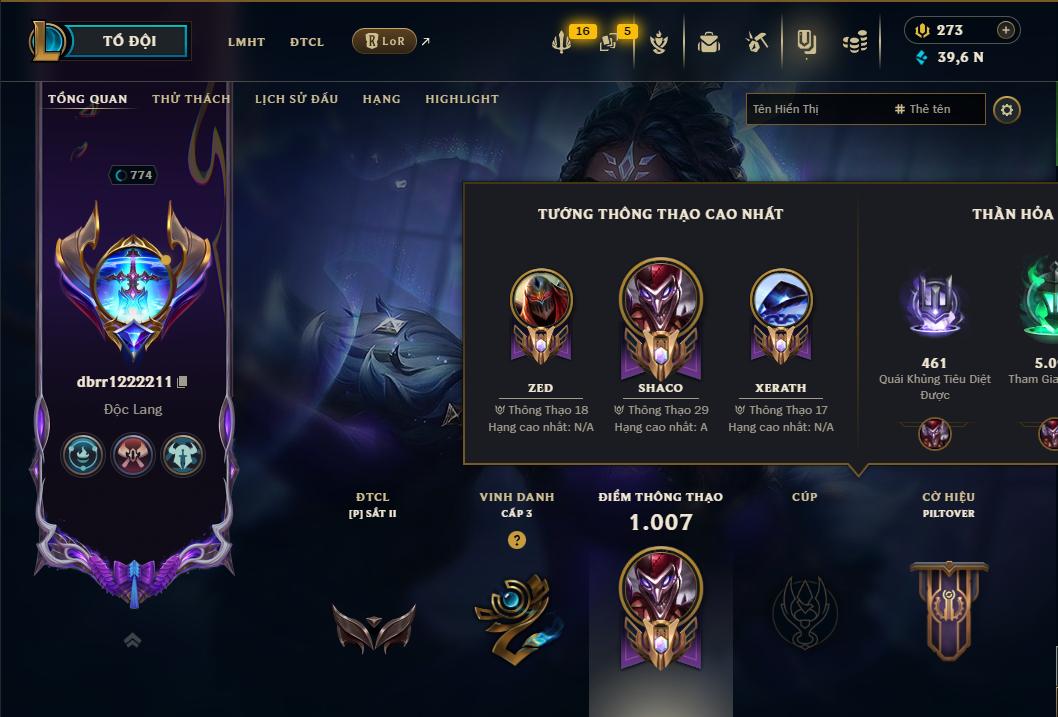
Task: Expand the arrow below the profile banner
Action: 132,640
